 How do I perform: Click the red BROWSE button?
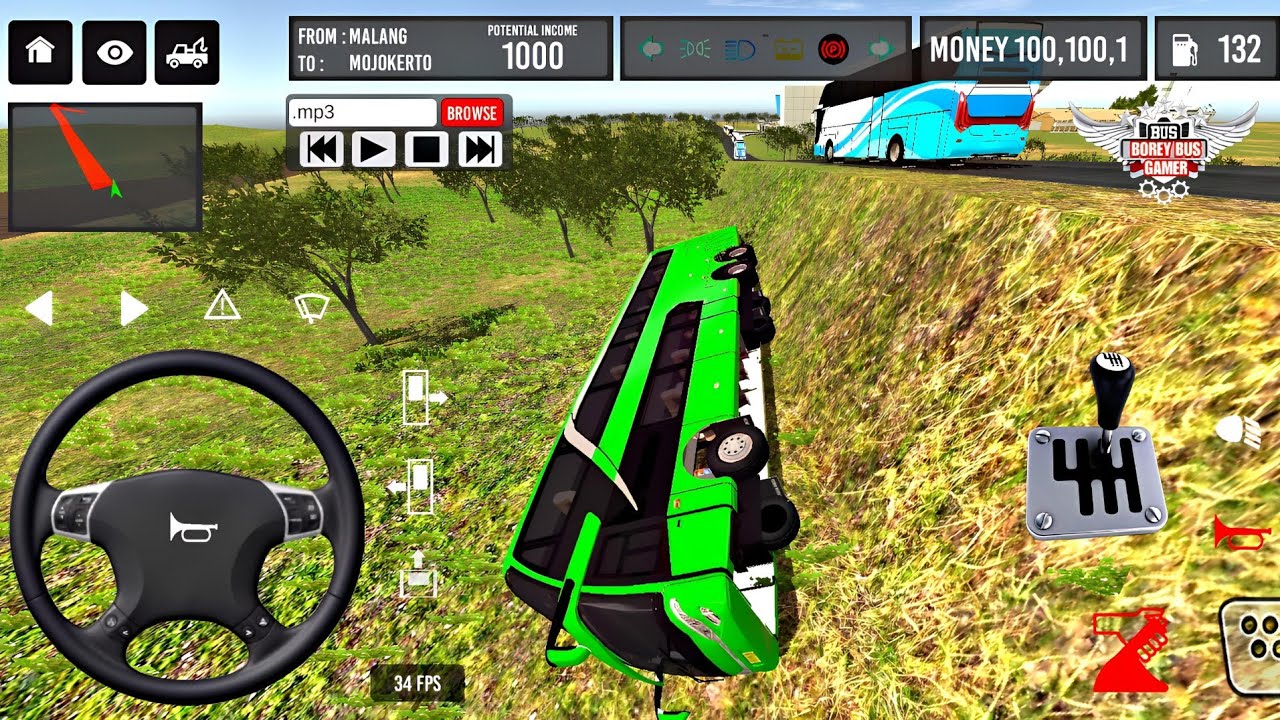pyautogui.click(x=471, y=113)
